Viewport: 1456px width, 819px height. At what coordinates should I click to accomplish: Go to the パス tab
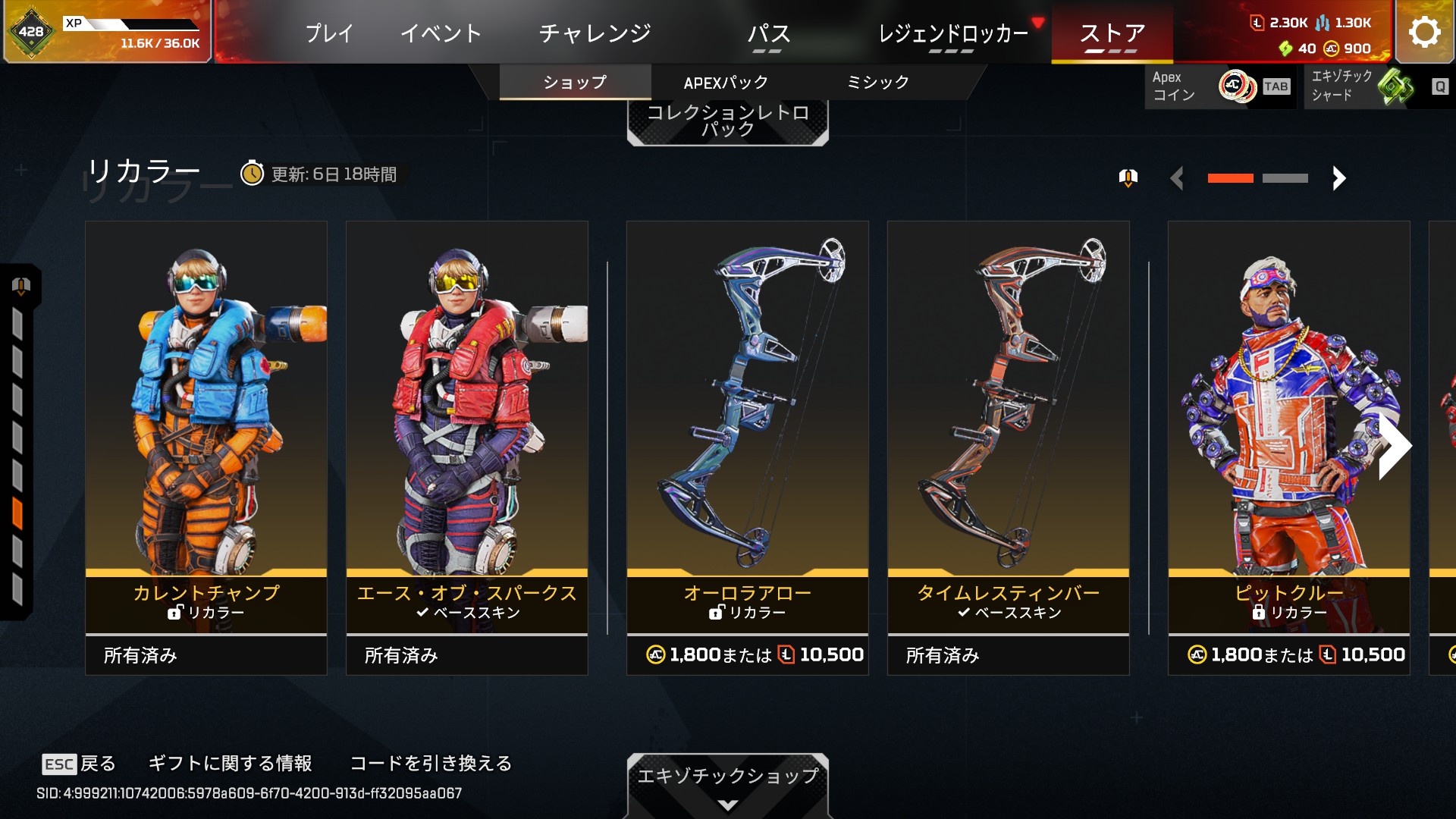click(x=768, y=33)
